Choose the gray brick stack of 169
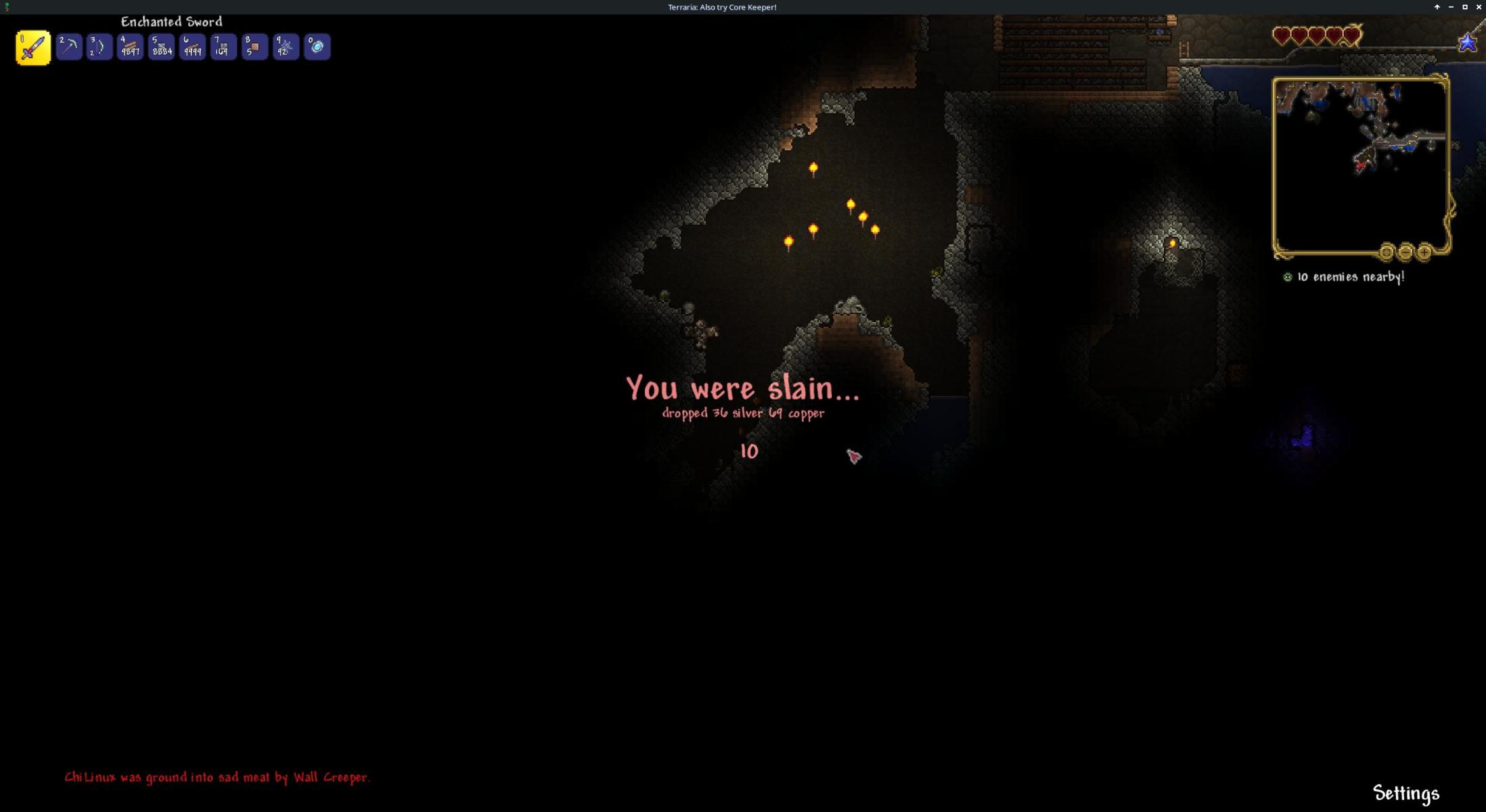The image size is (1486, 812). click(223, 47)
